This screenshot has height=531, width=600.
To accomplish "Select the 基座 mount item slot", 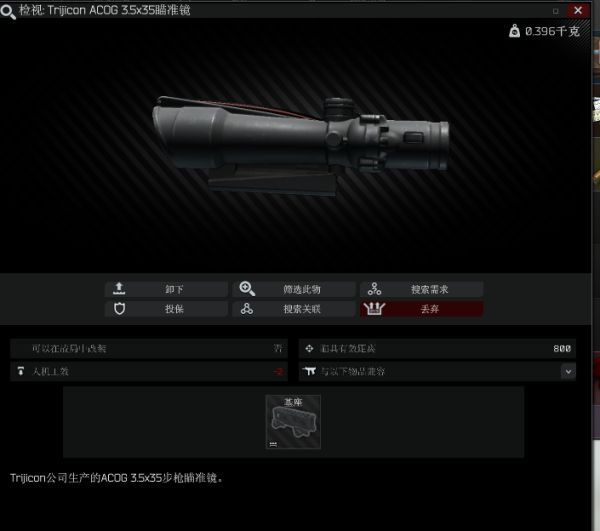I will (x=292, y=423).
